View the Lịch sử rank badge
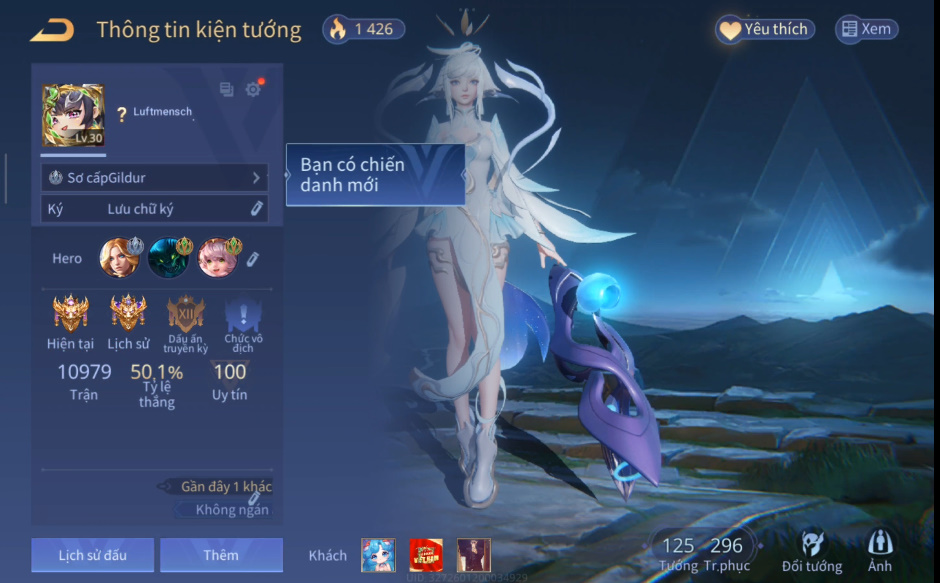This screenshot has height=583, width=940. click(128, 313)
